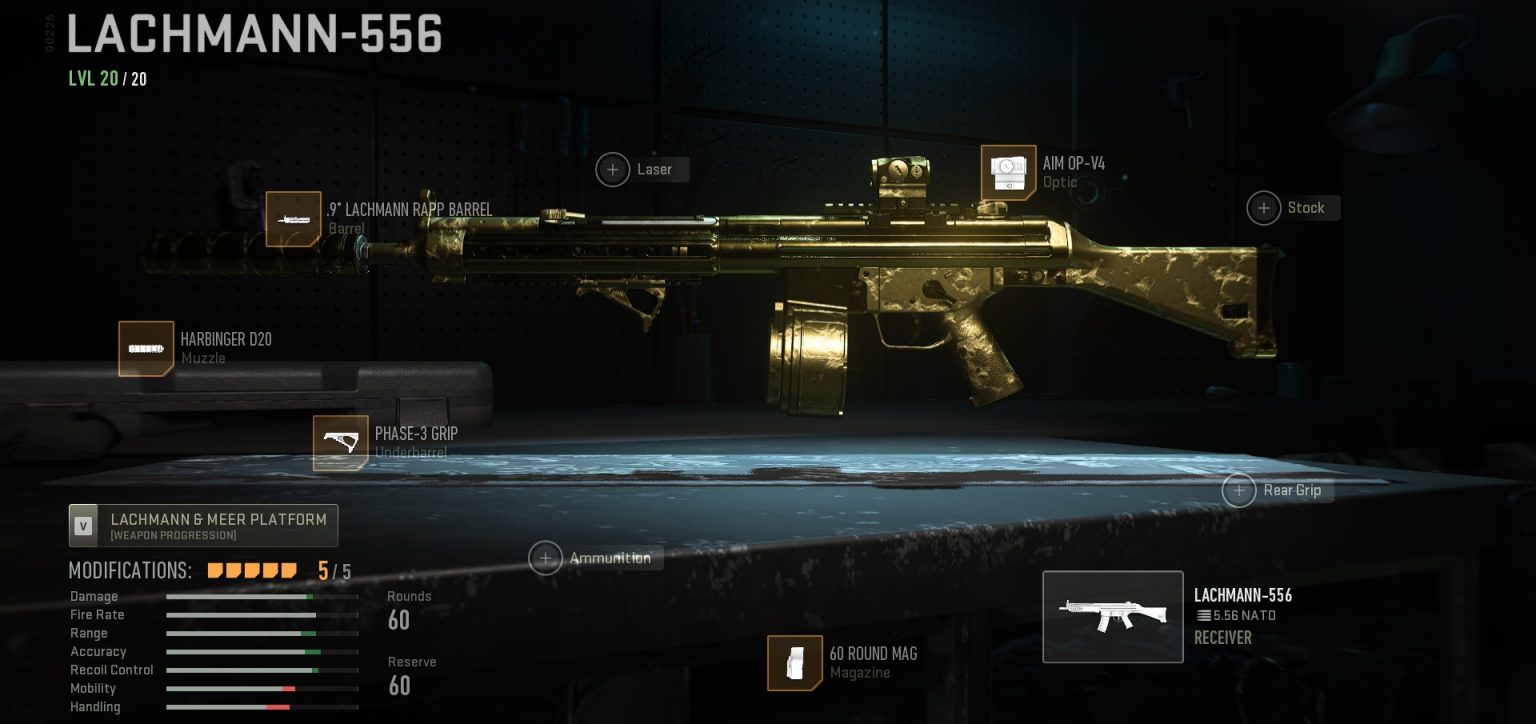Image resolution: width=1536 pixels, height=724 pixels.
Task: Open the Harbinger D20 muzzle attachment
Action: (x=146, y=348)
